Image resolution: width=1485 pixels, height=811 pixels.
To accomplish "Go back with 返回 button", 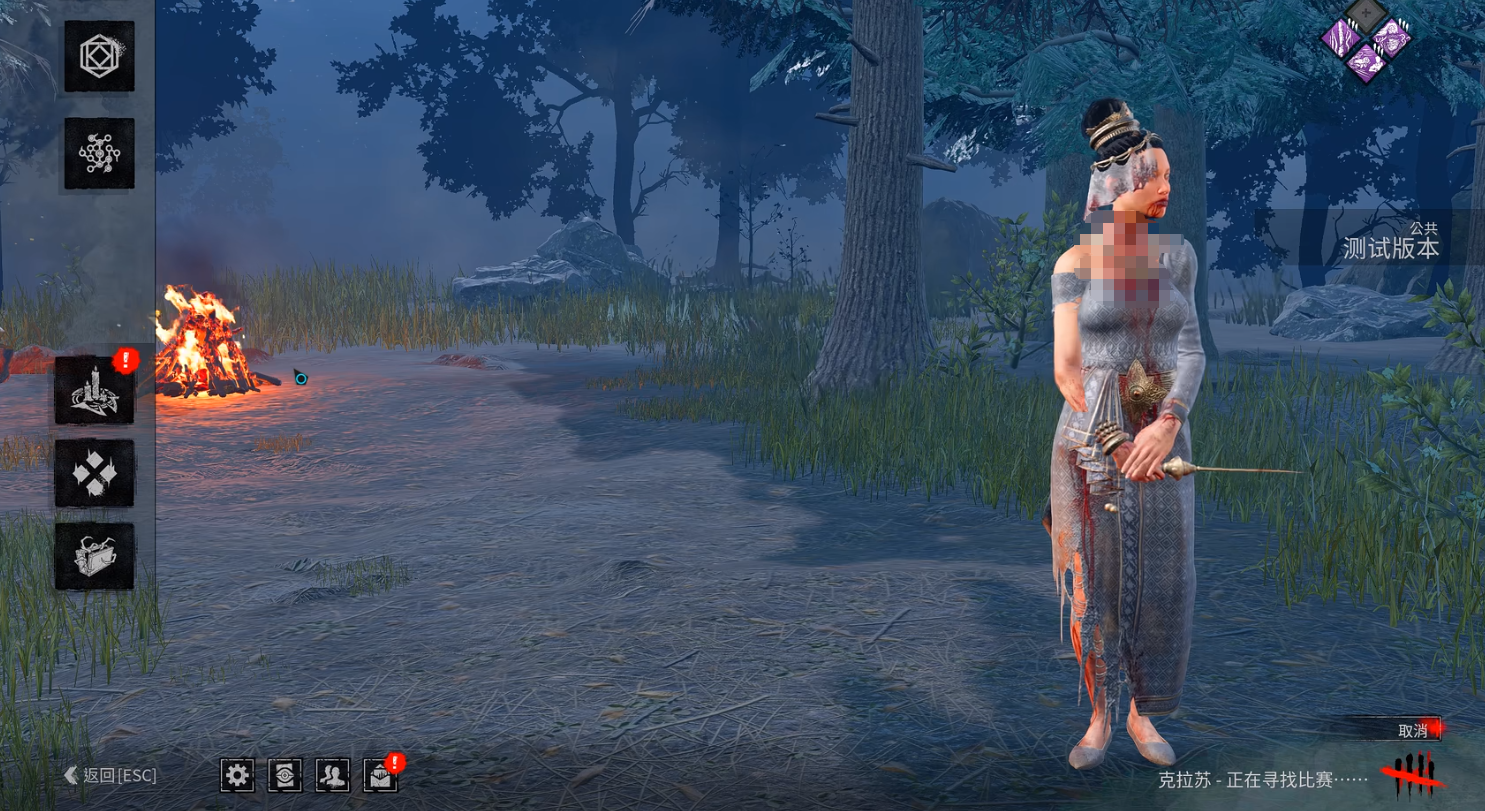I will click(x=111, y=775).
